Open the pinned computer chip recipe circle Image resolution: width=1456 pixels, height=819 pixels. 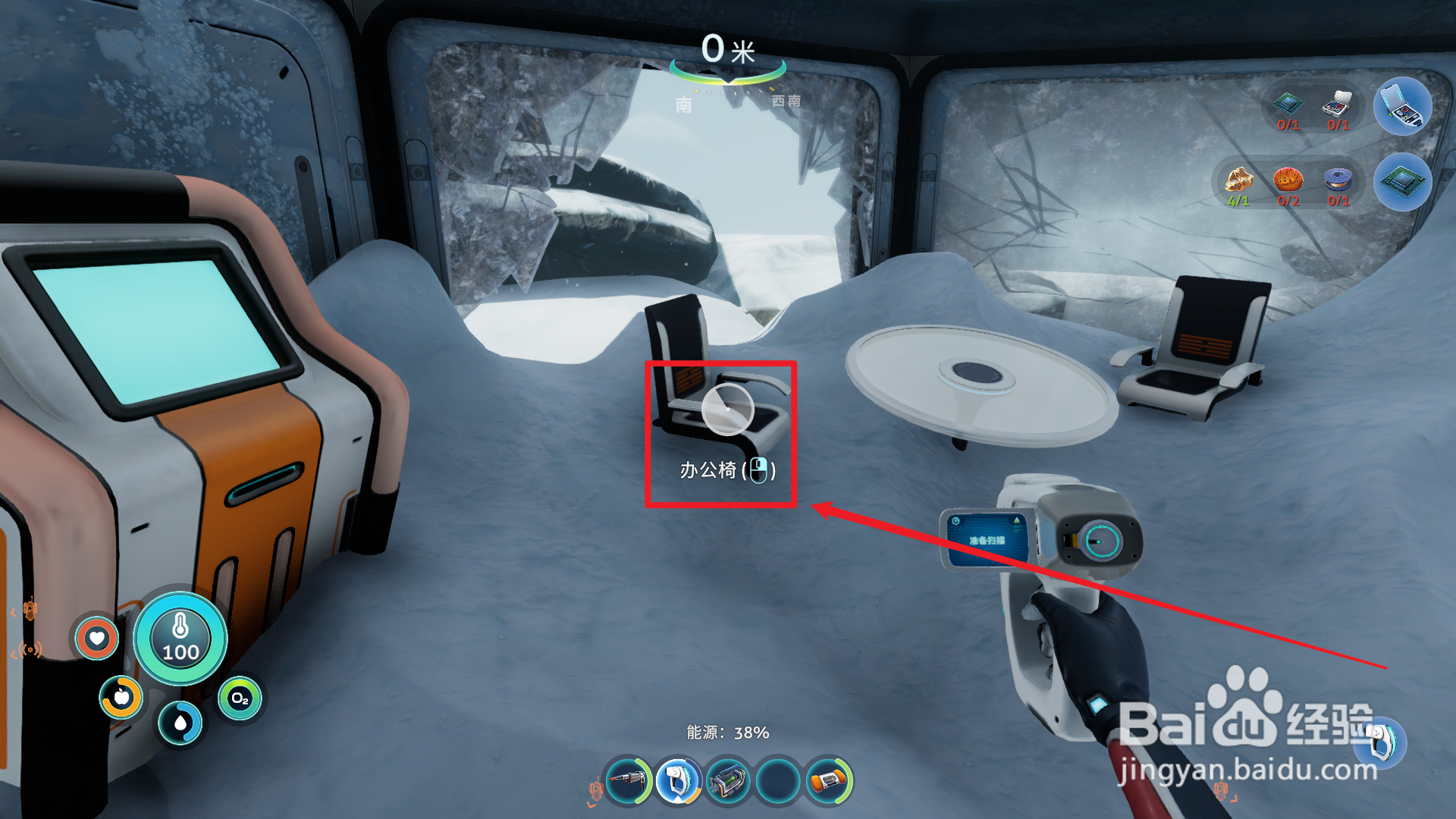click(x=1402, y=182)
